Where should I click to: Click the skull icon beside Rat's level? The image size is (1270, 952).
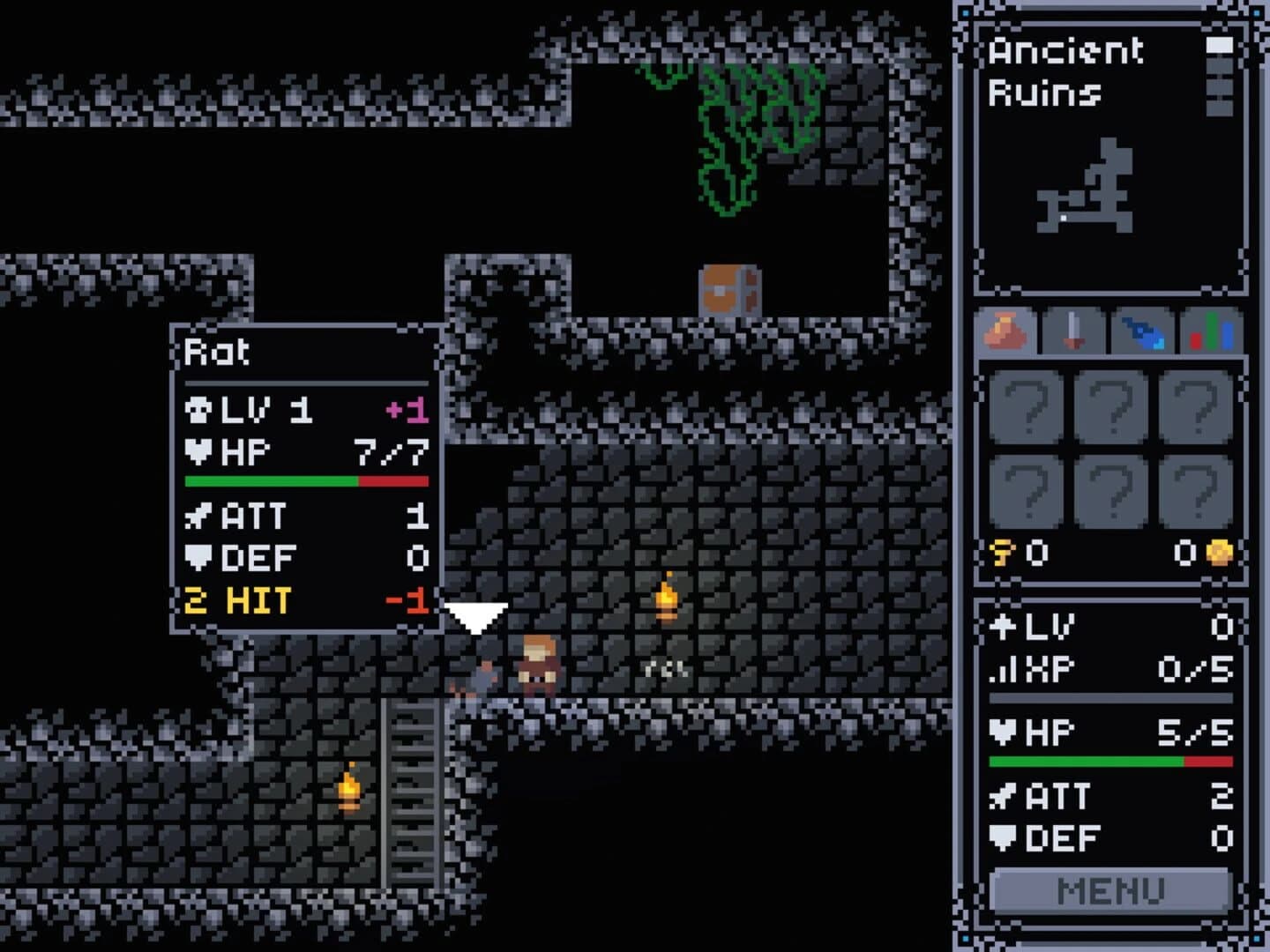pos(199,410)
